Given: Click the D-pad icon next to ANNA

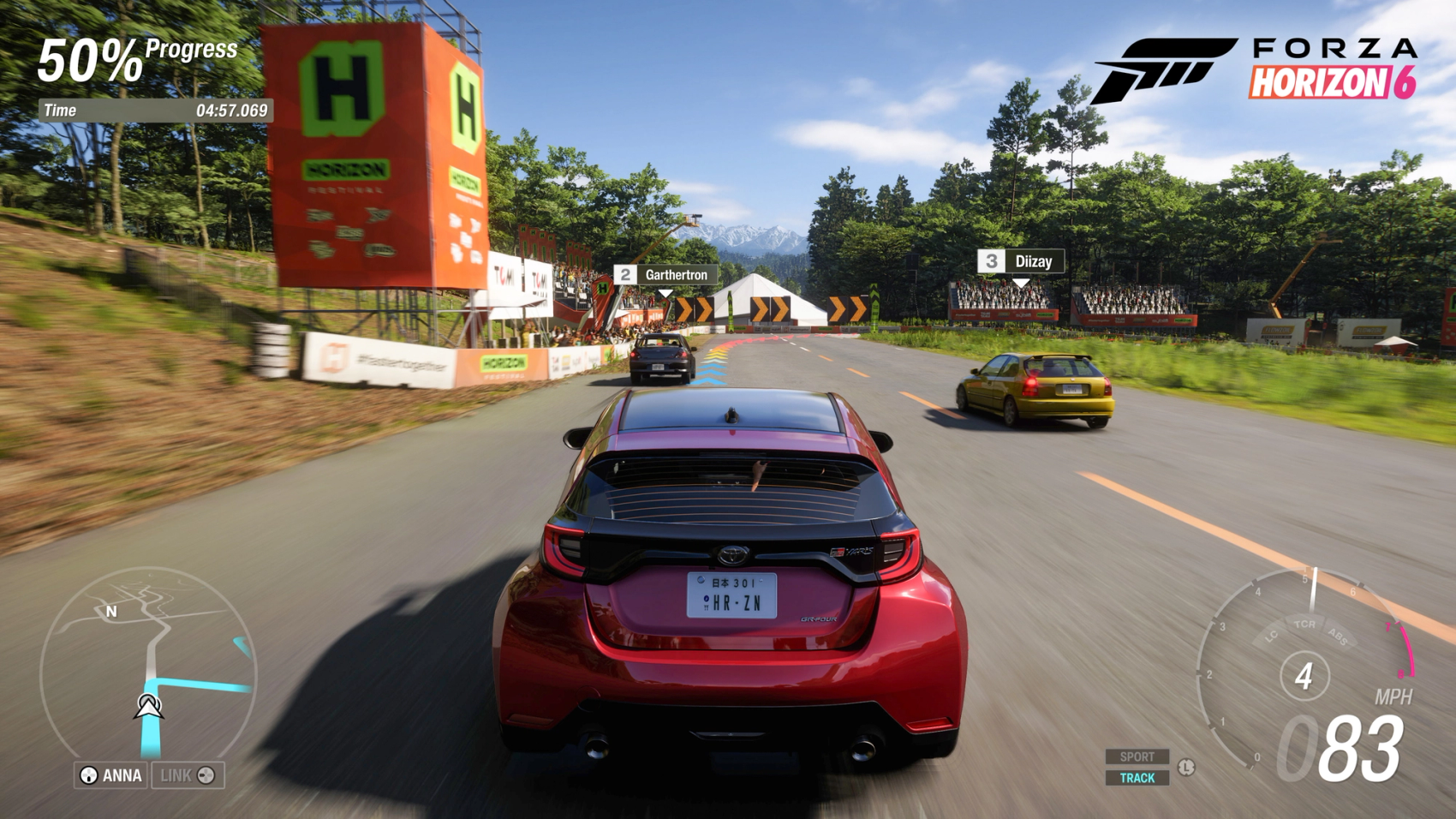Looking at the screenshot, I should [x=89, y=776].
